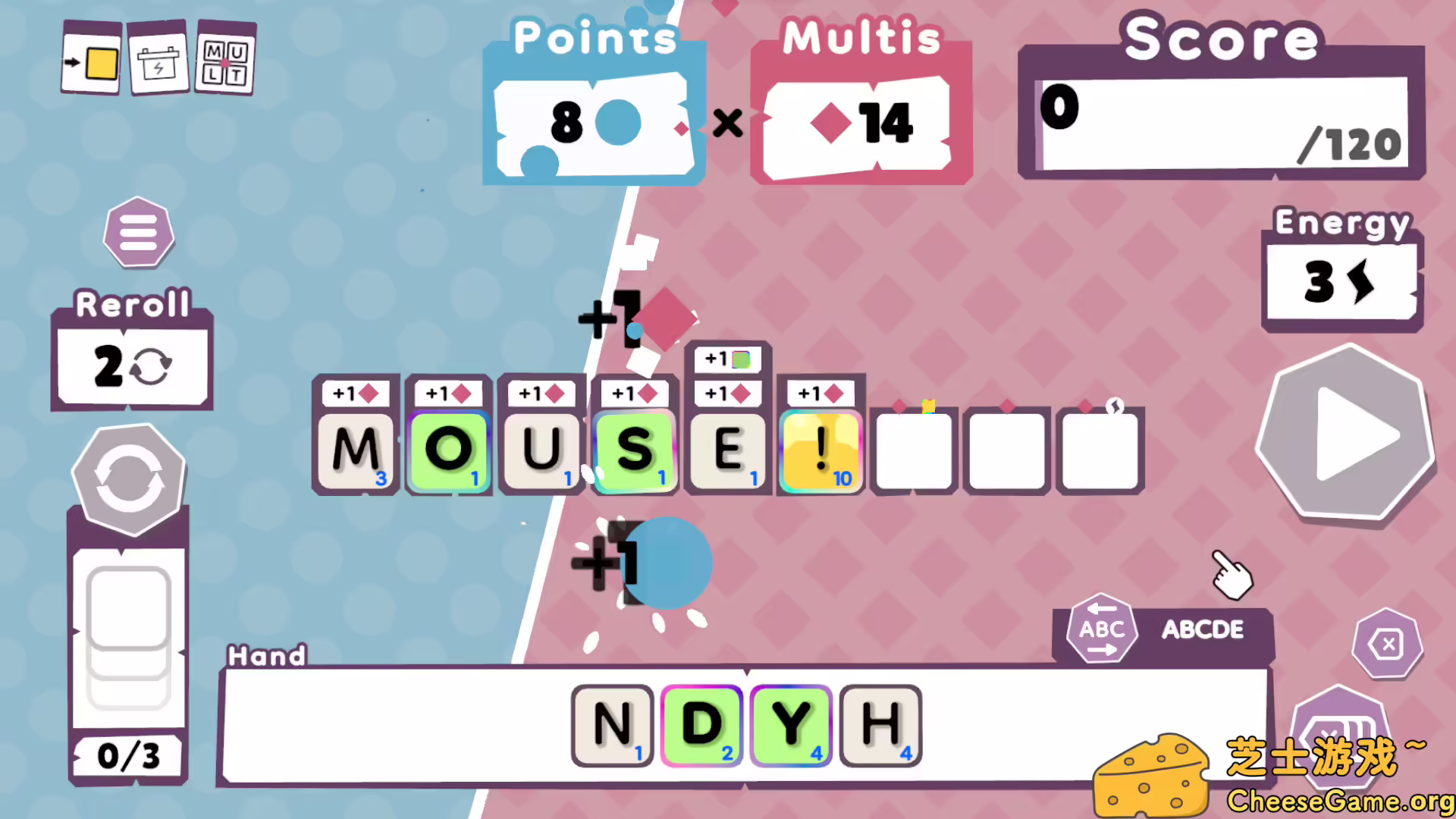This screenshot has height=819, width=1456.
Task: Select the yellow tile draw perk card
Action: (x=91, y=58)
